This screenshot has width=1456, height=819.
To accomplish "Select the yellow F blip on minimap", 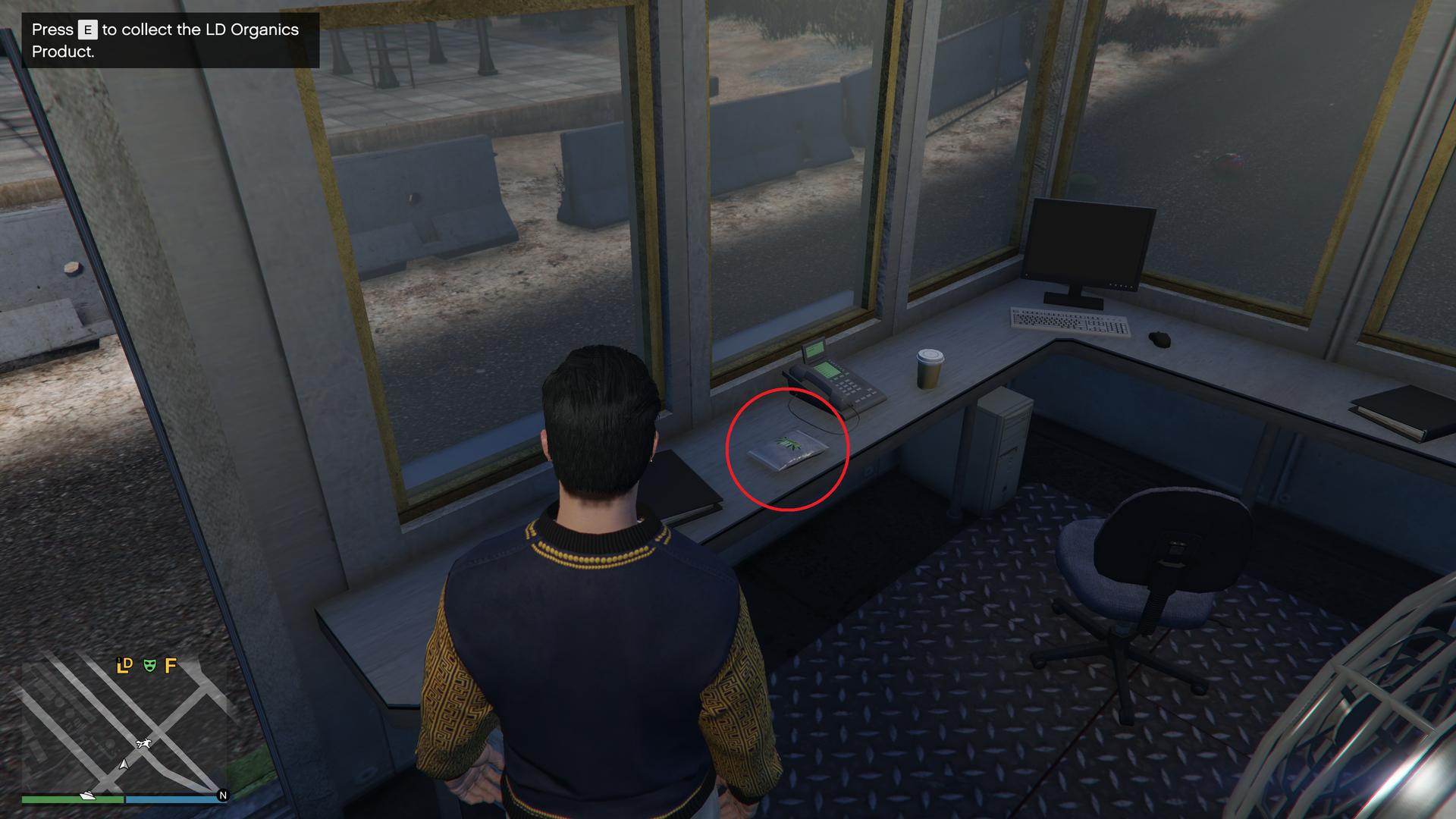I will point(171,665).
